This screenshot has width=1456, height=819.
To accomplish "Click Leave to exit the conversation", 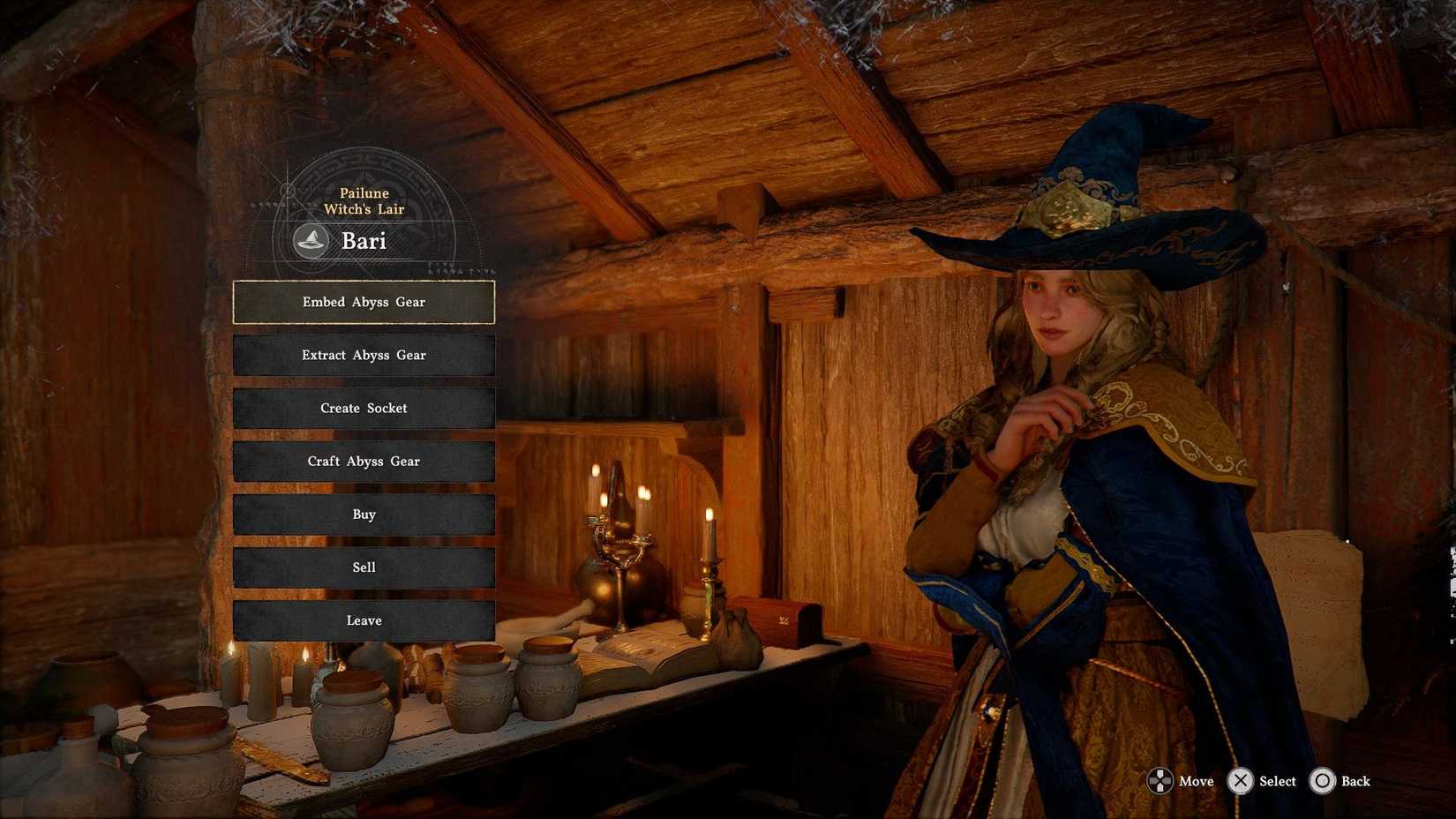I will point(364,620).
